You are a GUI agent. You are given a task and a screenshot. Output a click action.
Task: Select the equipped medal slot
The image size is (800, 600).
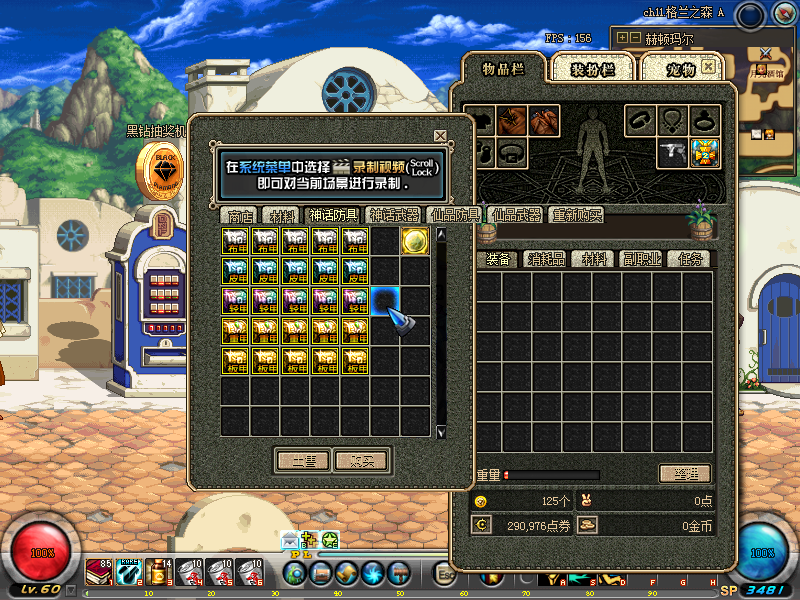705,153
